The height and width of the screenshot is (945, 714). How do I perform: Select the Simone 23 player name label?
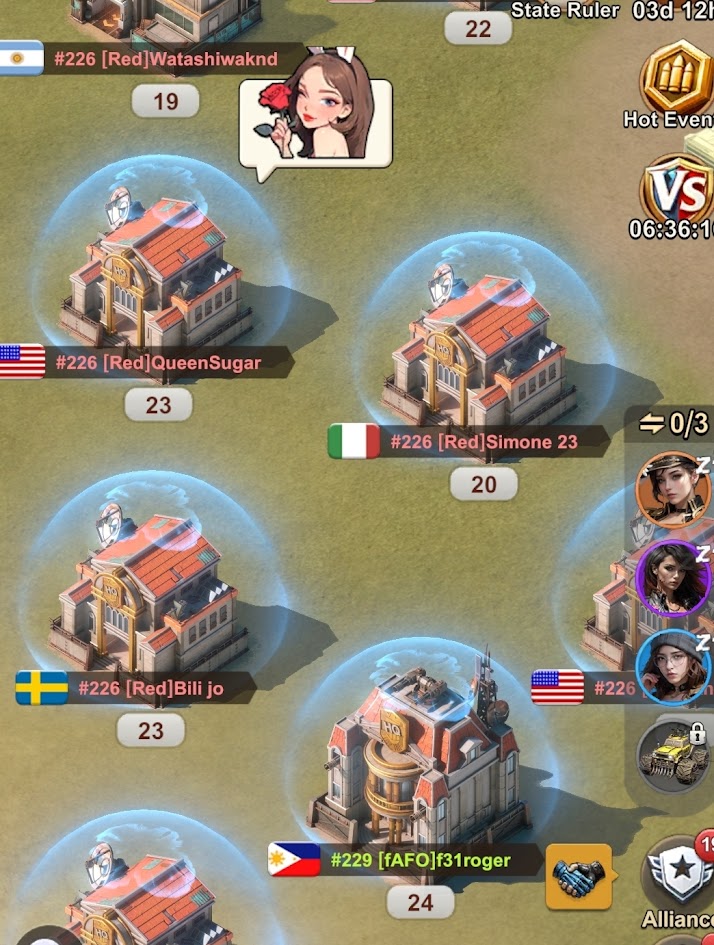pyautogui.click(x=484, y=441)
